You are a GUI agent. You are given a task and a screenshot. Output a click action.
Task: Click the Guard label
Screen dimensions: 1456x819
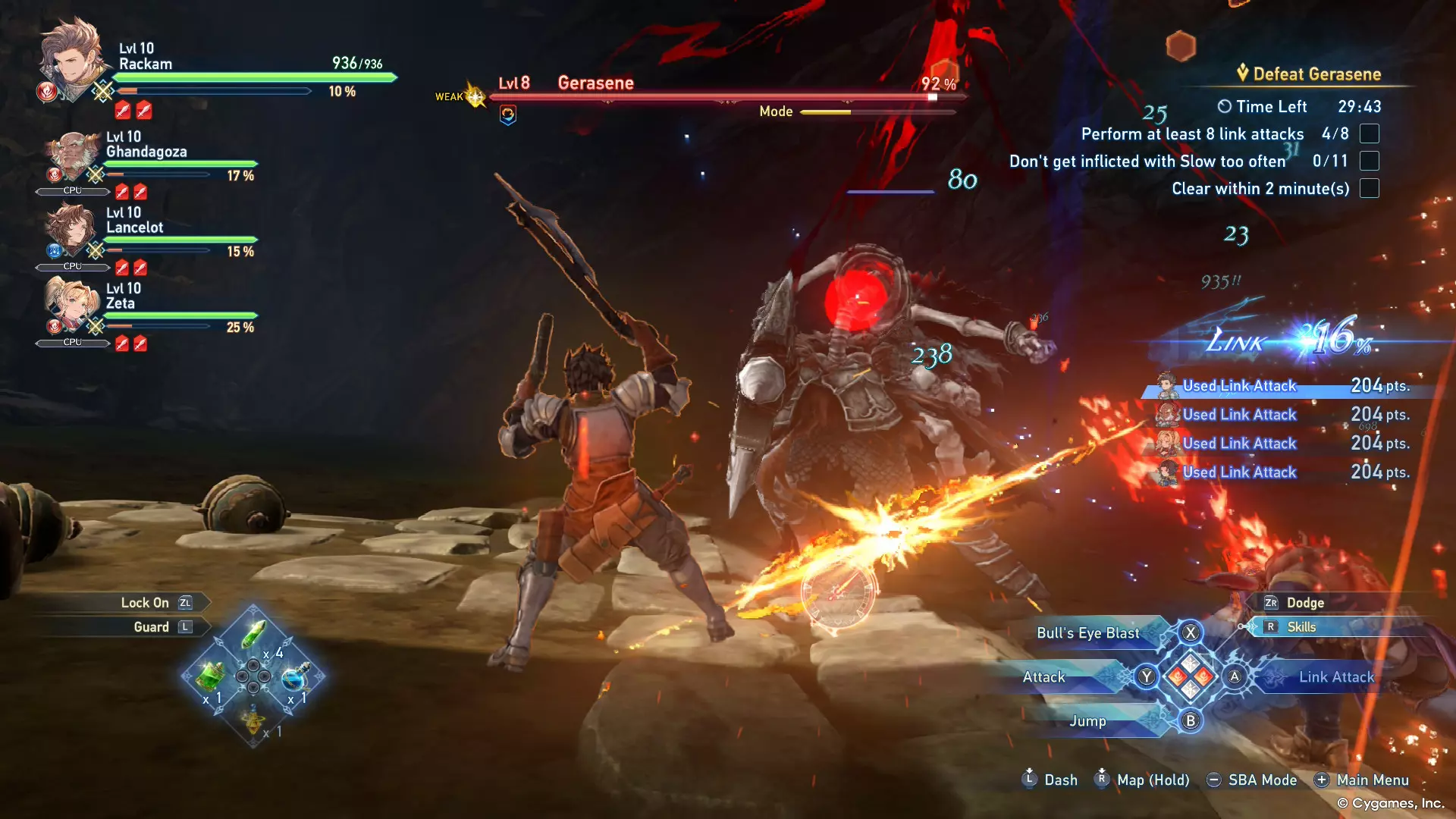pyautogui.click(x=151, y=627)
